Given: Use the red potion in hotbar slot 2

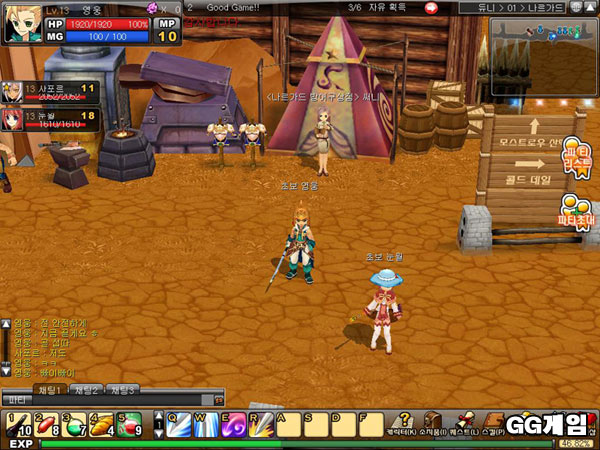Looking at the screenshot, I should coord(46,424).
